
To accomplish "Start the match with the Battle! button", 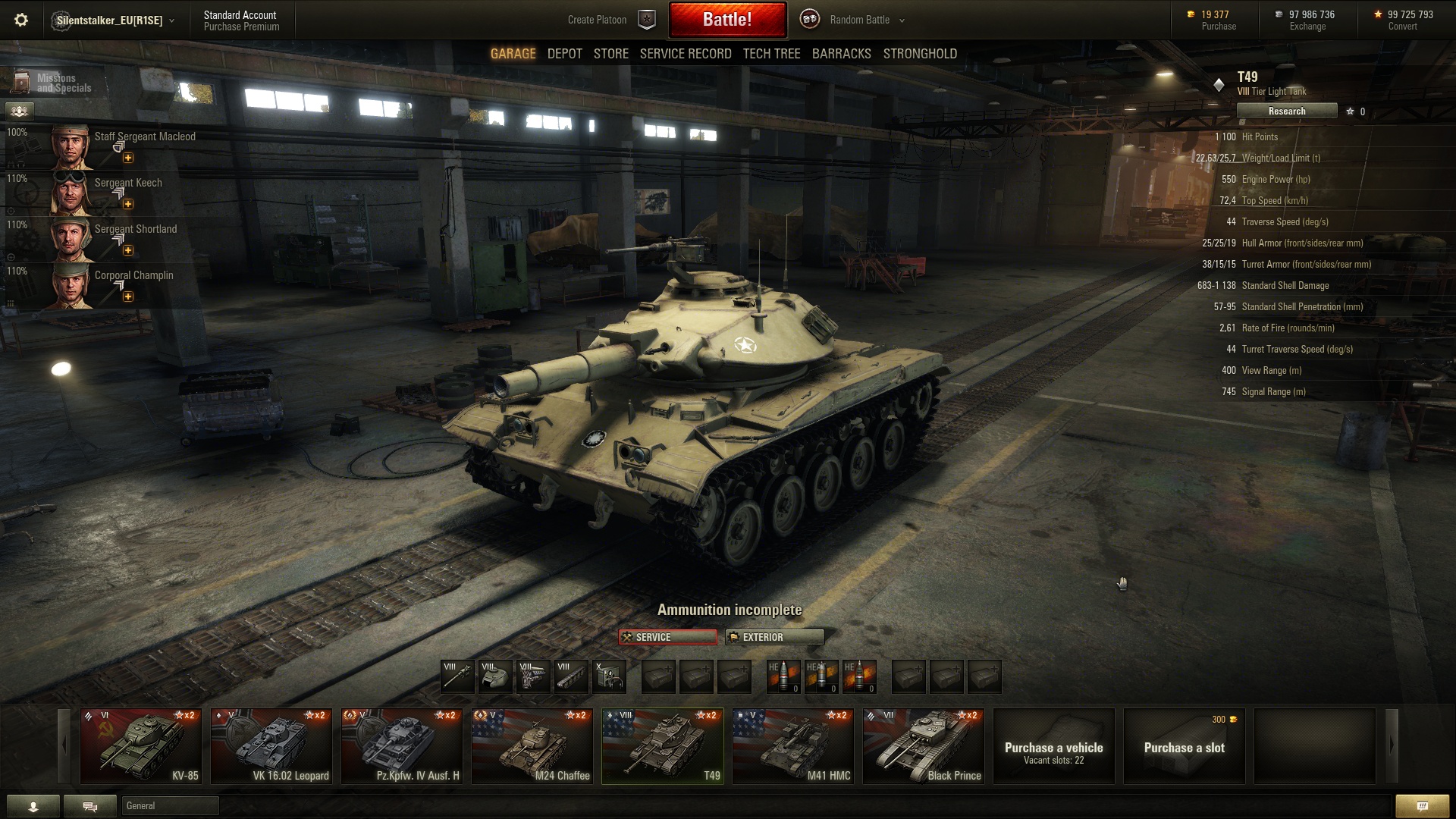I will point(727,20).
